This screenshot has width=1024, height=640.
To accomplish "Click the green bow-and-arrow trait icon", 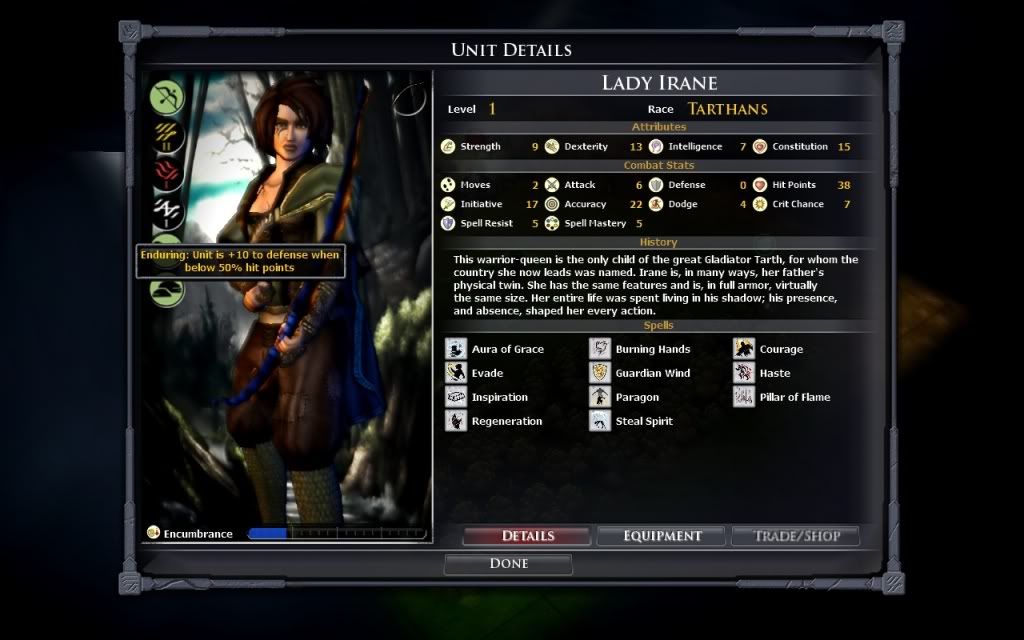I will point(167,97).
